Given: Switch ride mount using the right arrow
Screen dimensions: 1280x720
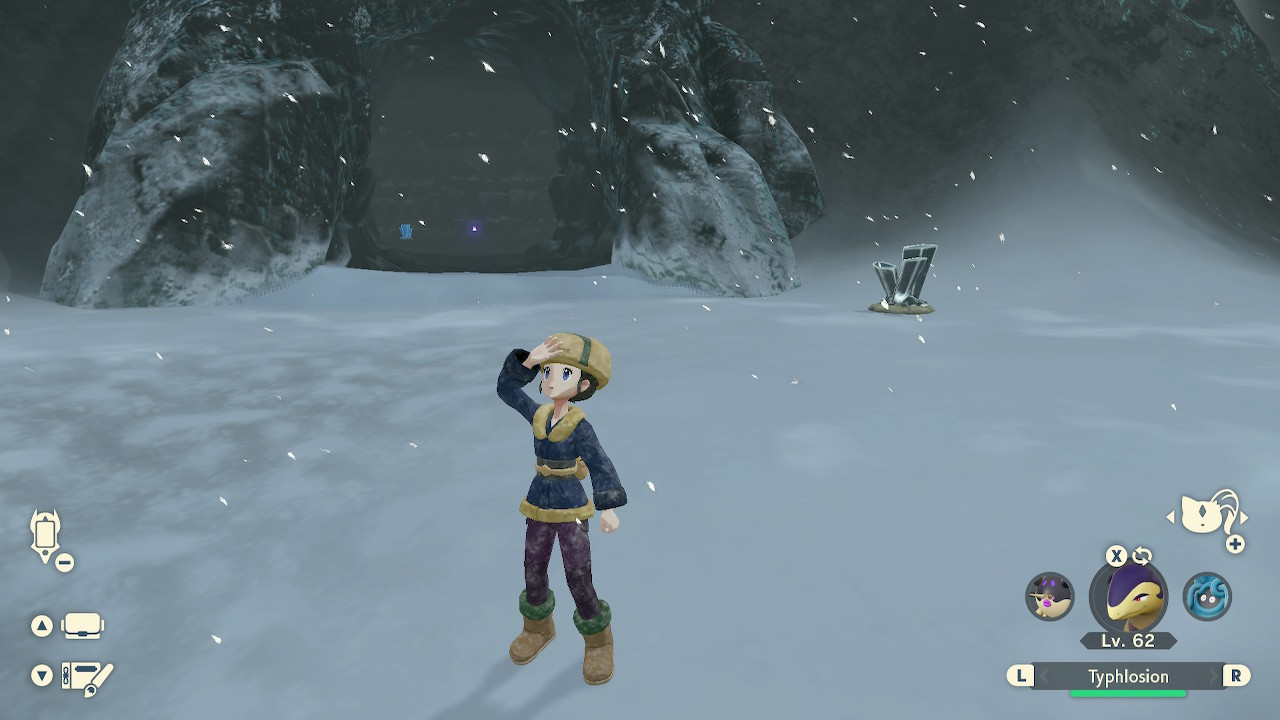Looking at the screenshot, I should pyautogui.click(x=1244, y=517).
